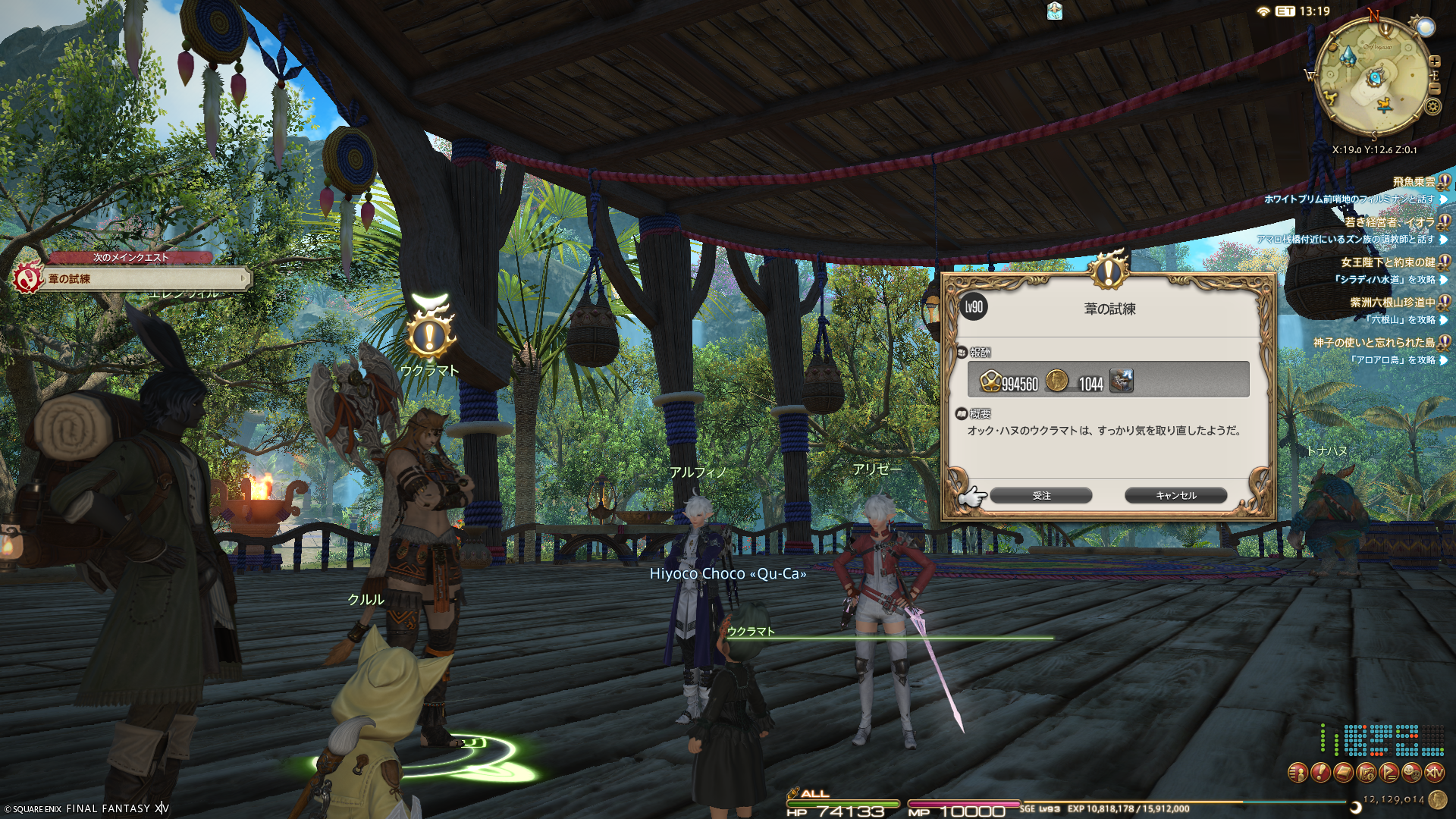The image size is (1456, 819).
Task: Select the 飛魚乗雲 quest in tracker
Action: point(1414,182)
